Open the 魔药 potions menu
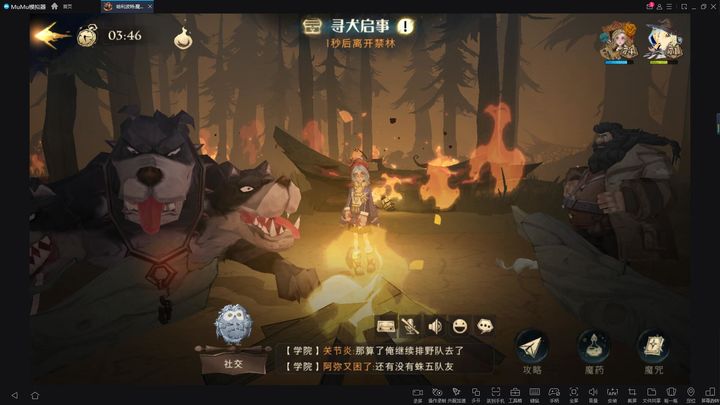 (x=593, y=351)
